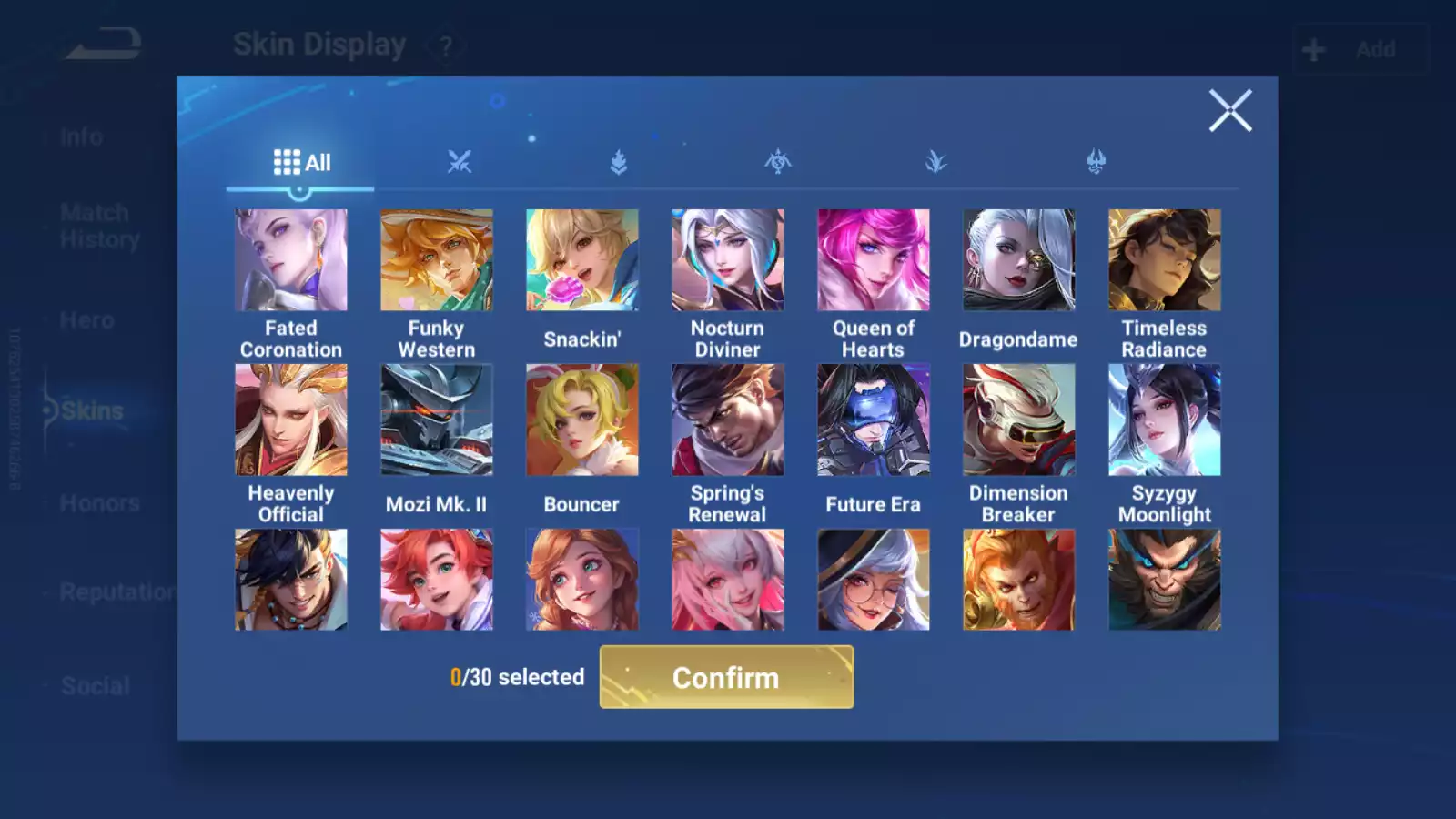Screen dimensions: 1456x819
Task: Select the Syzygy Moonlight skin
Action: click(1164, 420)
